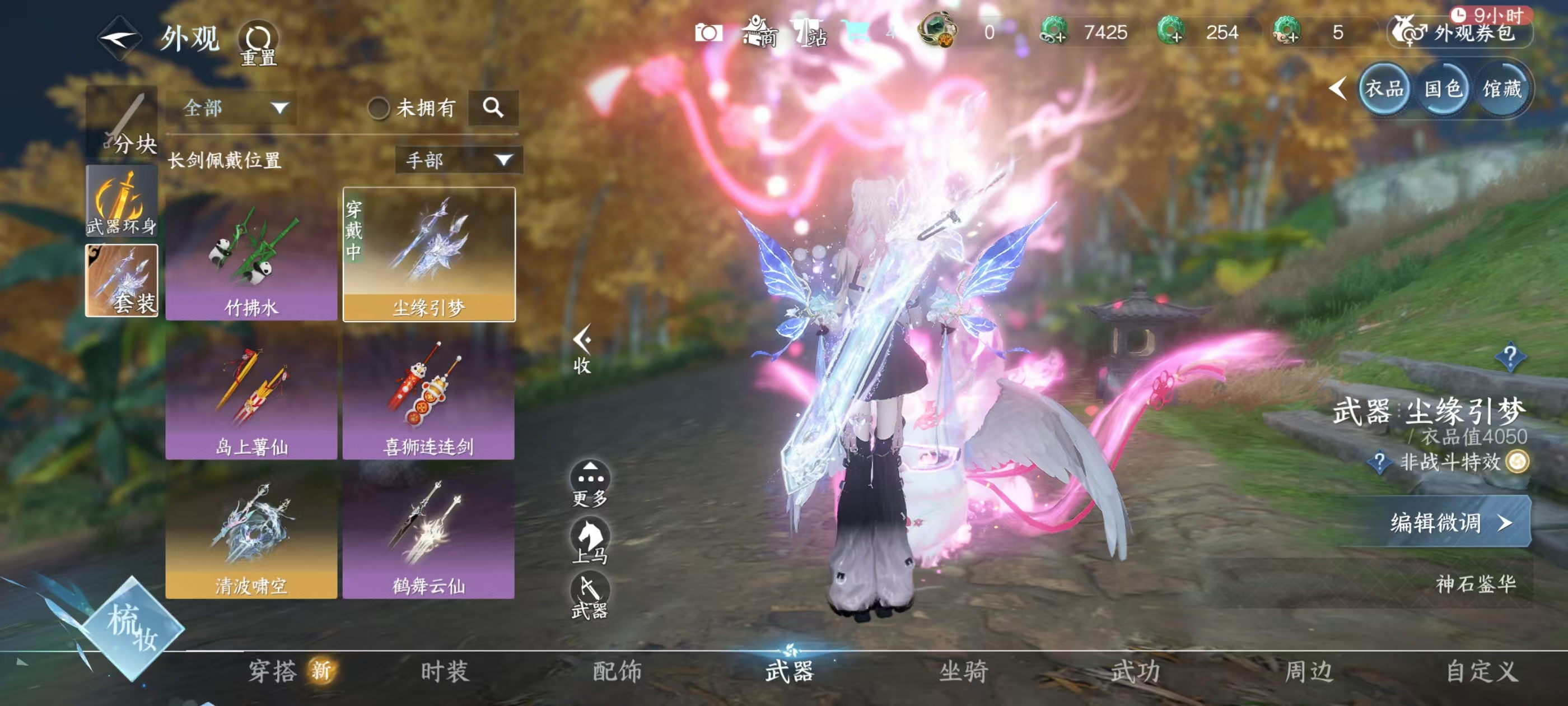
Task: Open the 手部 wear position dropdown
Action: pos(458,160)
